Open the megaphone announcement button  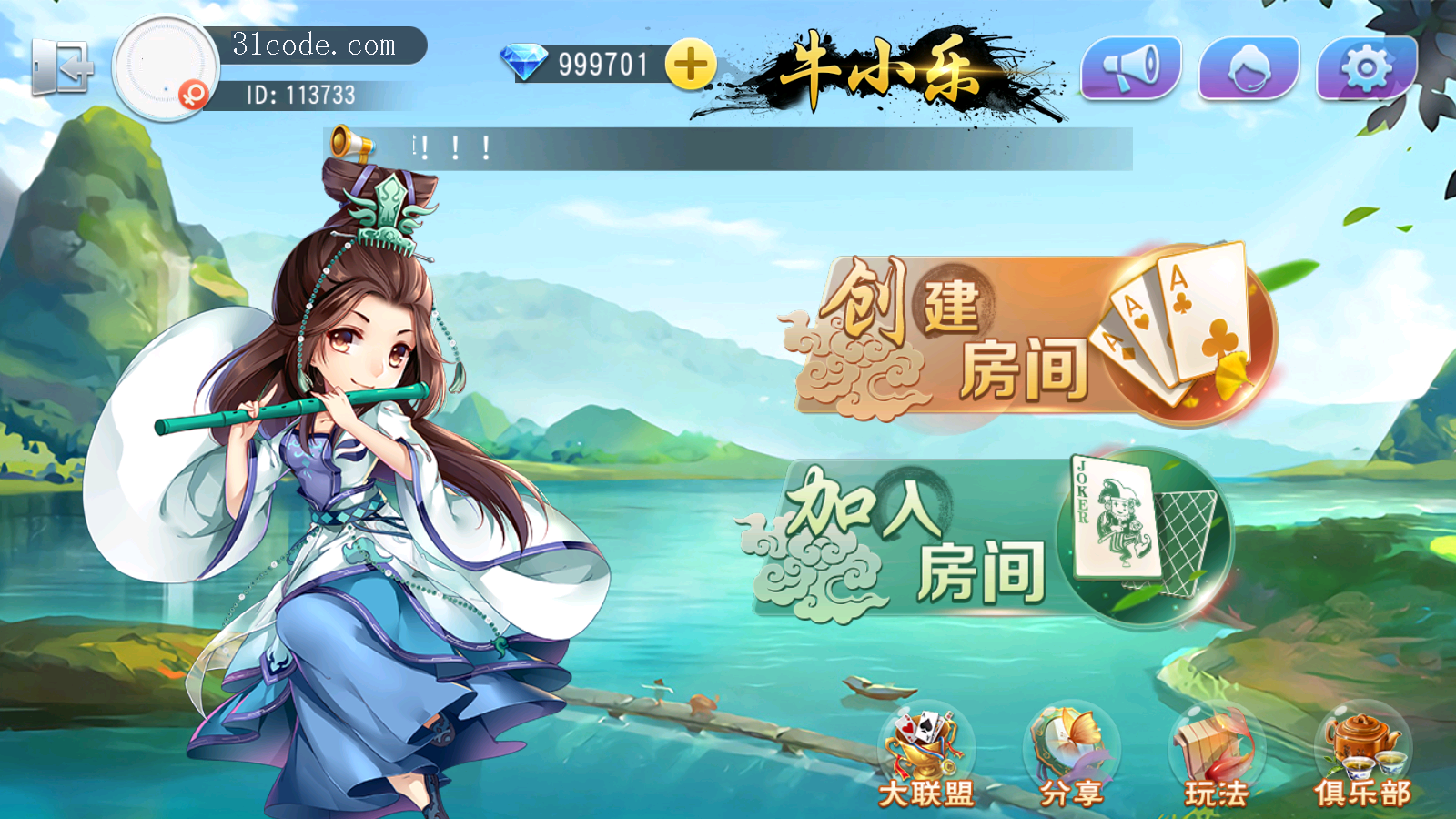point(1130,67)
